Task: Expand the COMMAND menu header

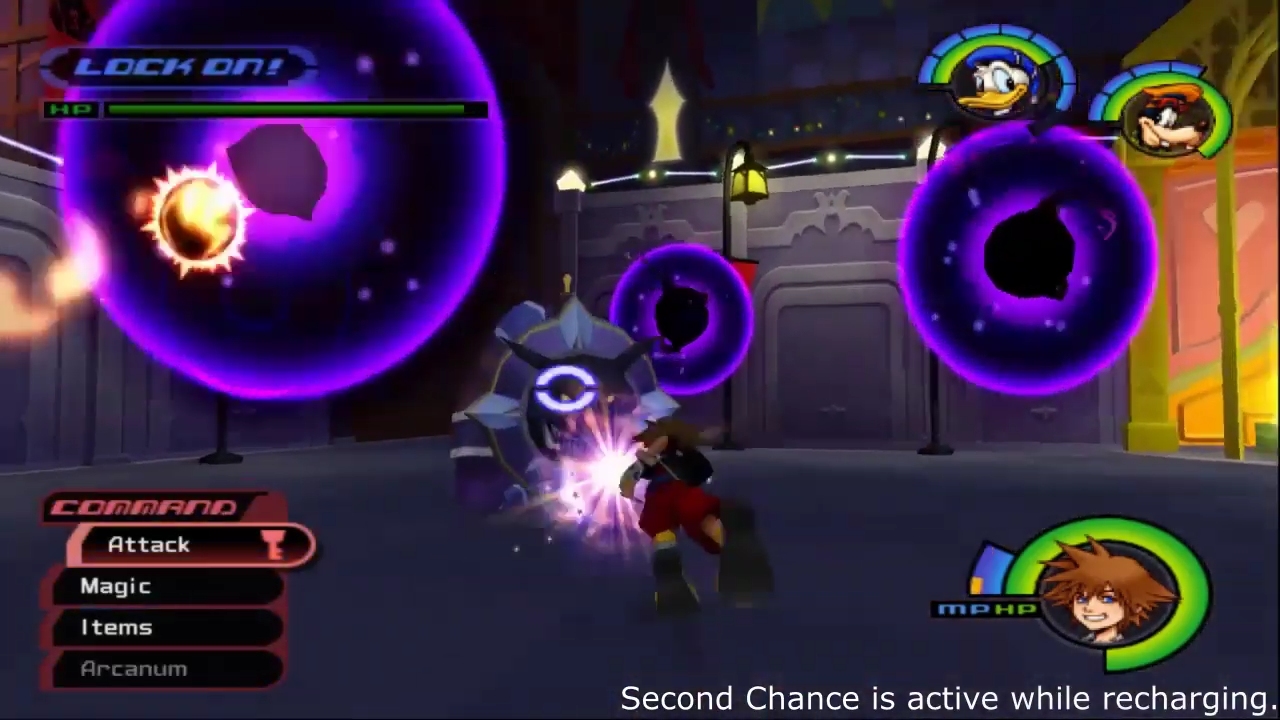Action: point(145,507)
